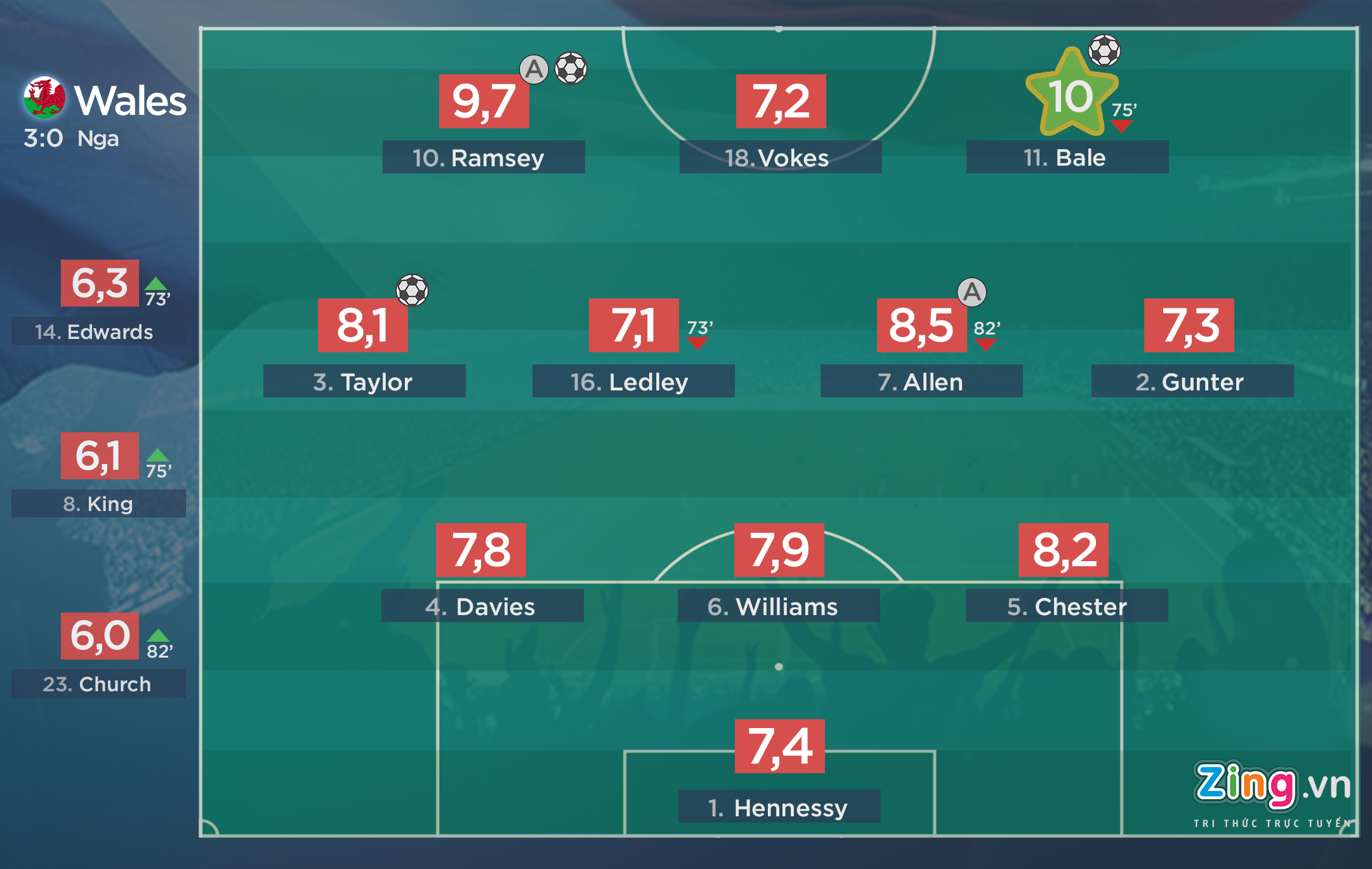
Task: Select the 10. Ramsey name label
Action: pyautogui.click(x=483, y=157)
